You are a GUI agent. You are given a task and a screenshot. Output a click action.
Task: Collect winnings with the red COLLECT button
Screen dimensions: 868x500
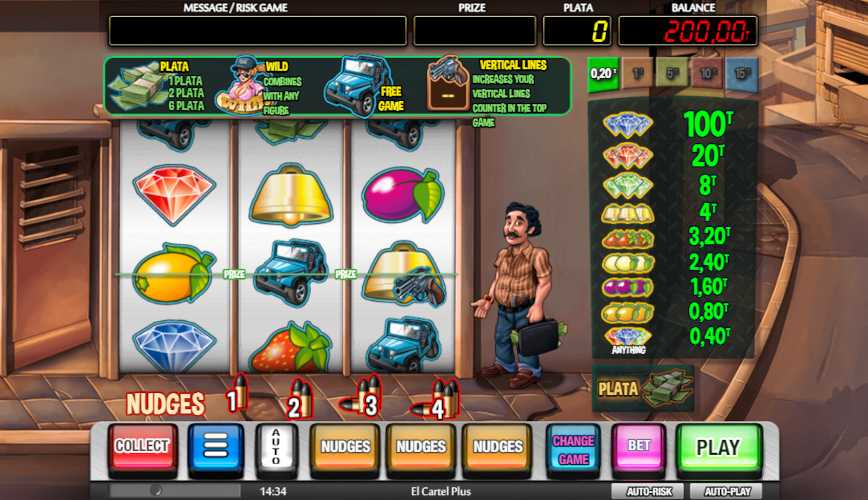click(x=143, y=447)
